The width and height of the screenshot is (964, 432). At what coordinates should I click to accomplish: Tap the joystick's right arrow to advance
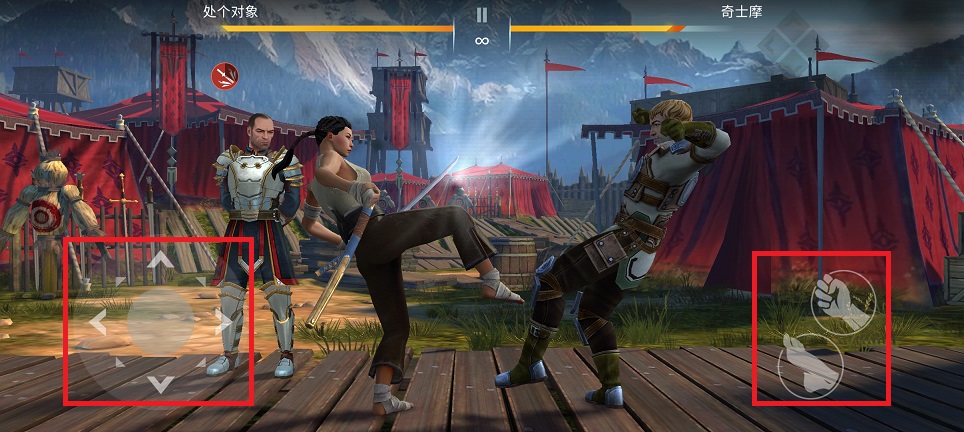(221, 322)
